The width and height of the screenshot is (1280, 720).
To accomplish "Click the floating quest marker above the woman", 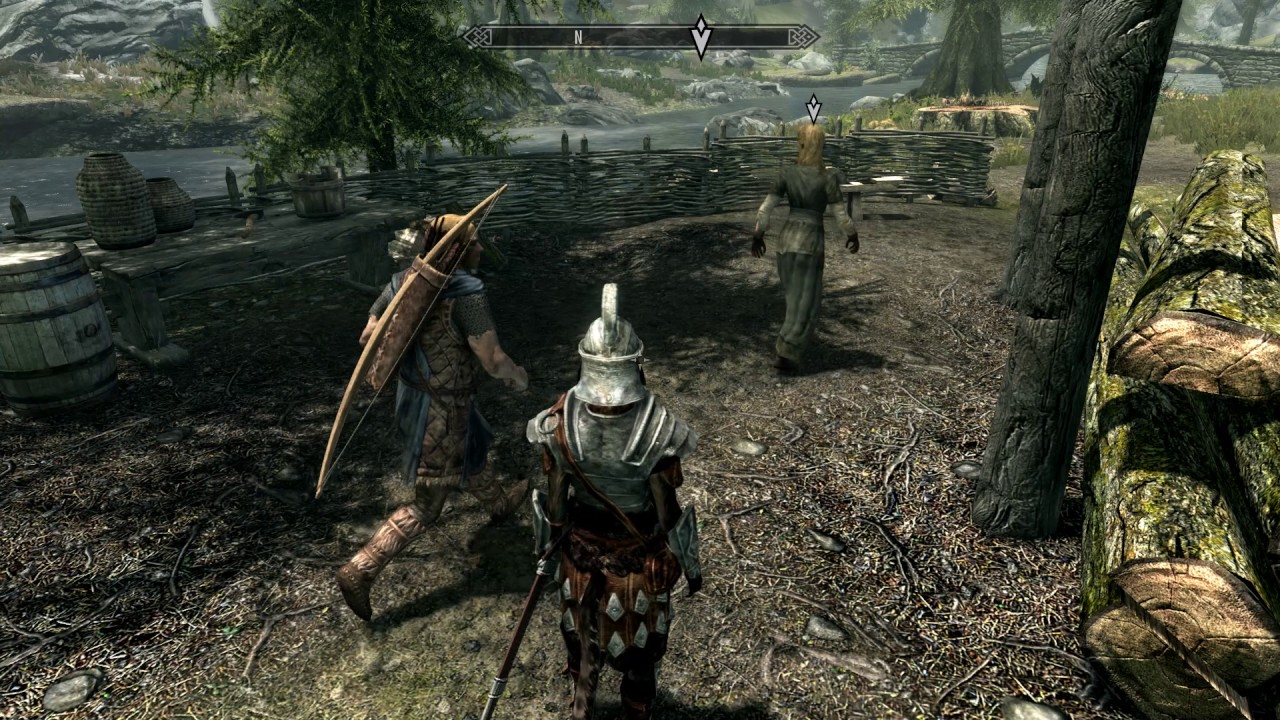I will 813,107.
